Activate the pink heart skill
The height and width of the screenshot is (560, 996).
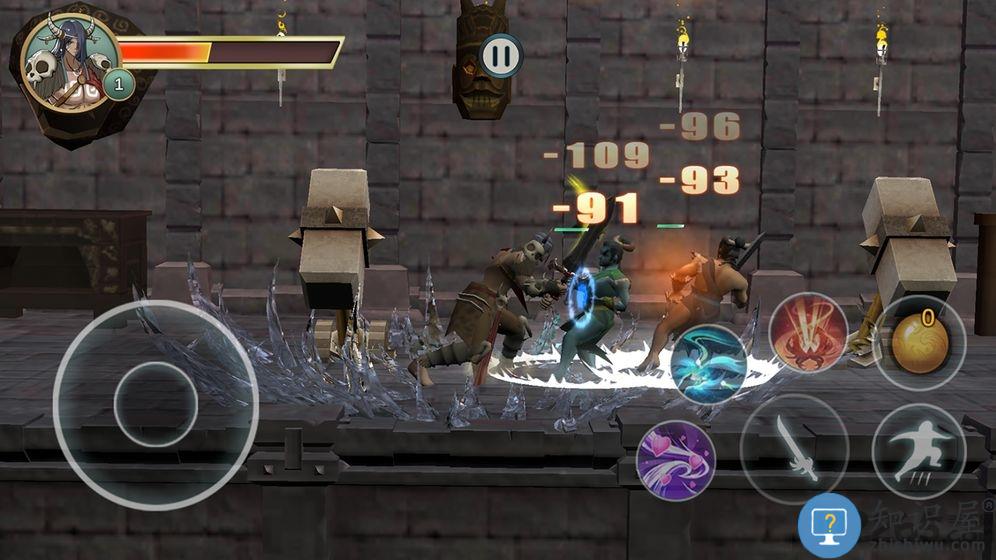676,459
